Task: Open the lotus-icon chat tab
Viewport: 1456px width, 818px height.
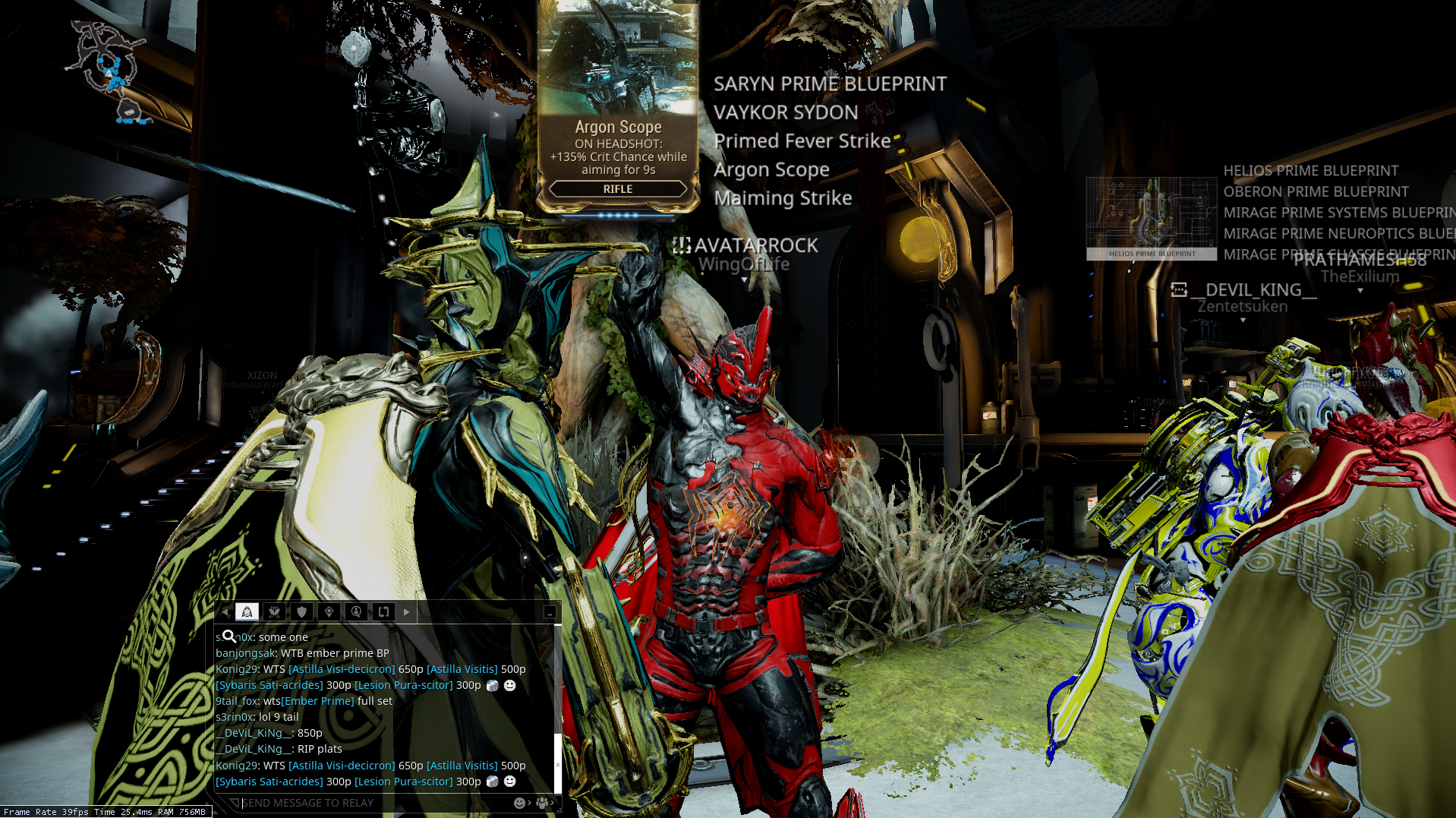Action: [274, 612]
